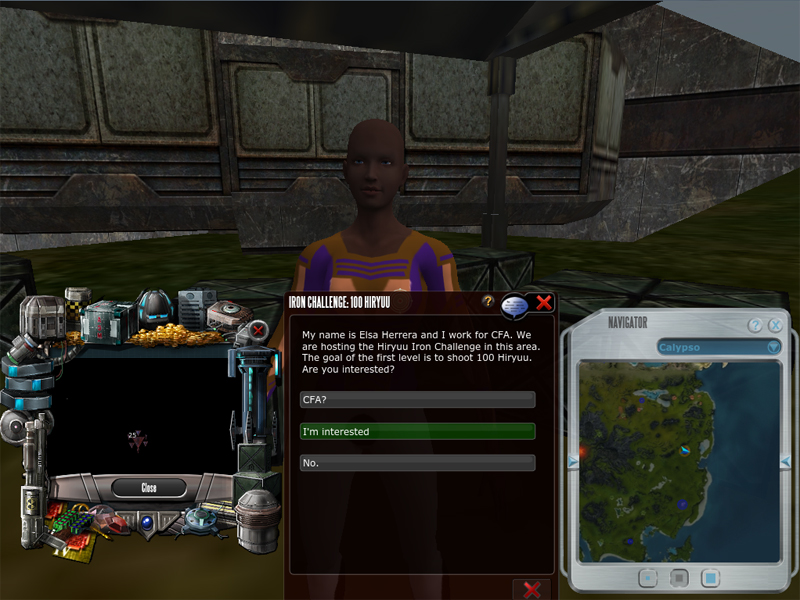Open help for the Iron Challenge dialogue
800x600 pixels.
coord(488,301)
